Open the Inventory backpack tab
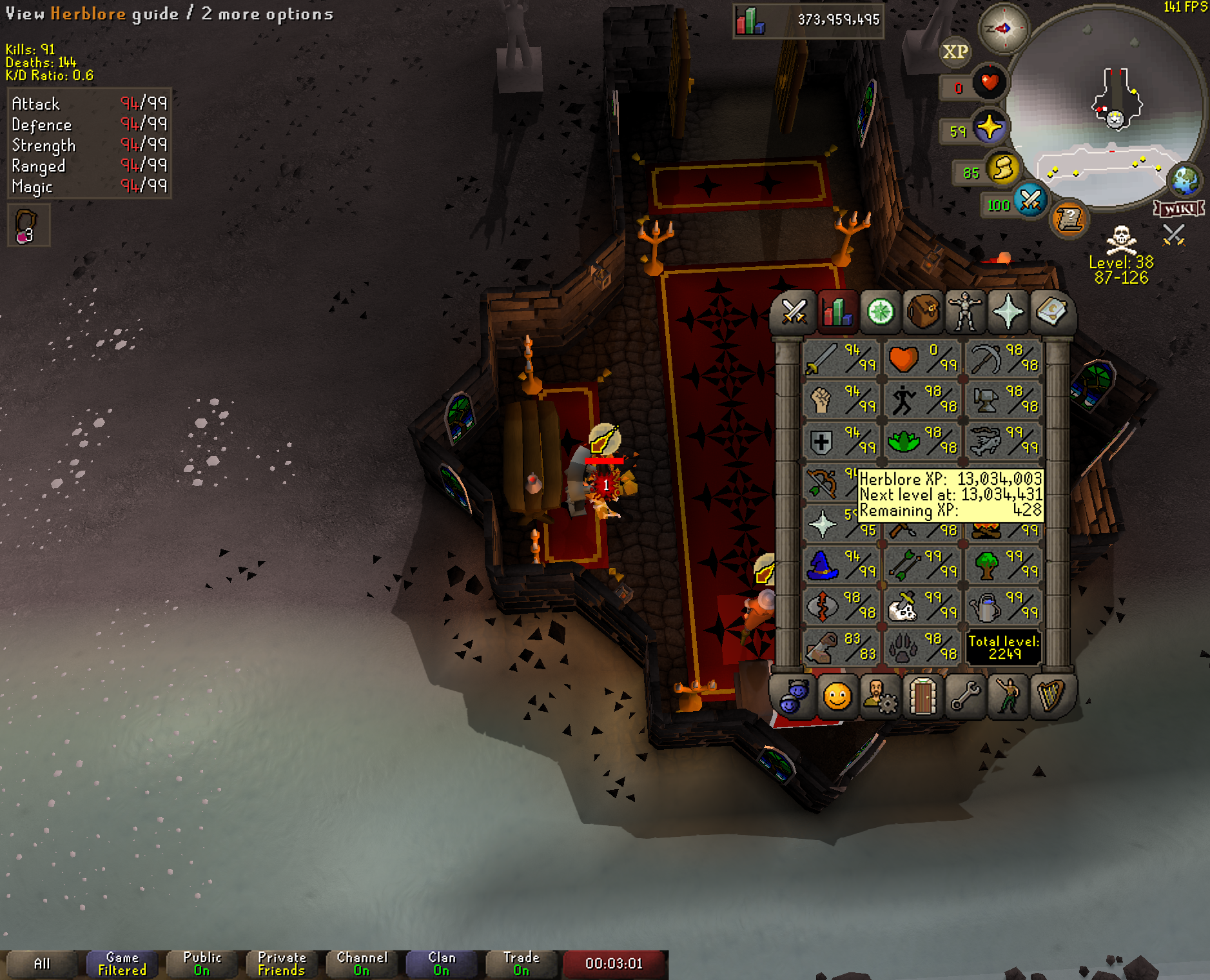Viewport: 1210px width, 980px height. pos(922,313)
